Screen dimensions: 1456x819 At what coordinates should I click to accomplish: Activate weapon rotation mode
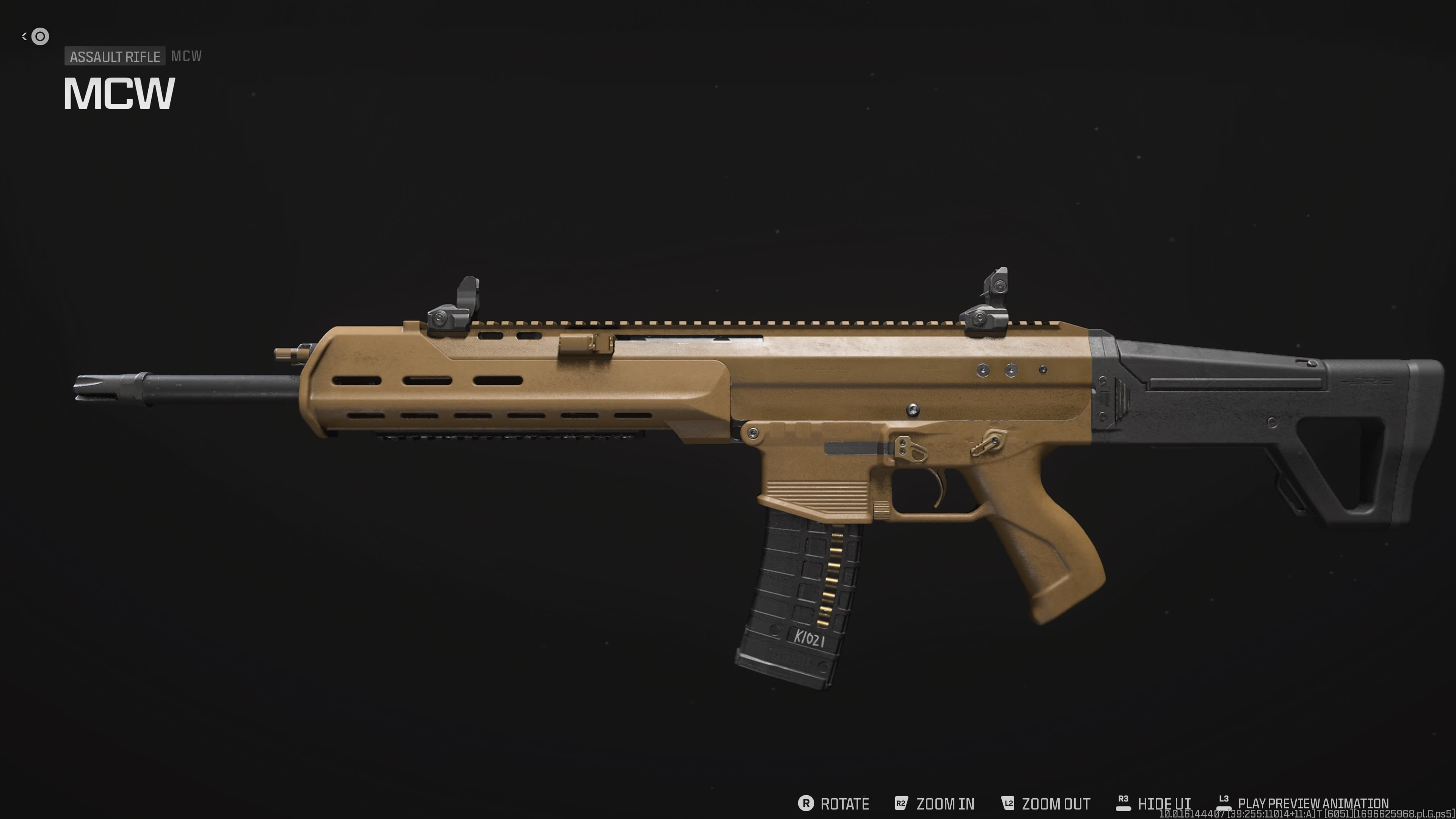coord(845,804)
